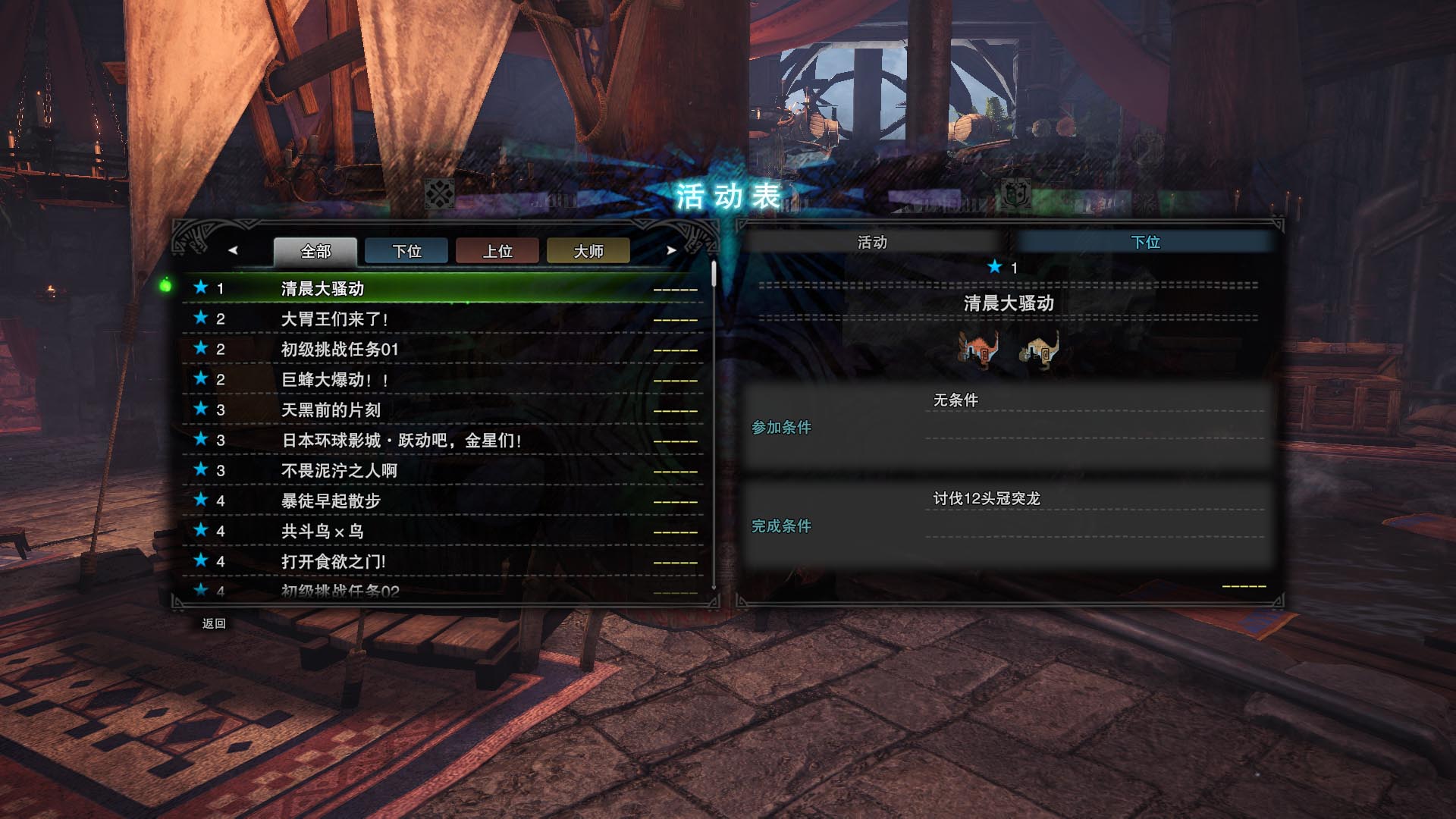This screenshot has height=819, width=1456.
Task: Open the 大师 tab
Action: tap(588, 251)
